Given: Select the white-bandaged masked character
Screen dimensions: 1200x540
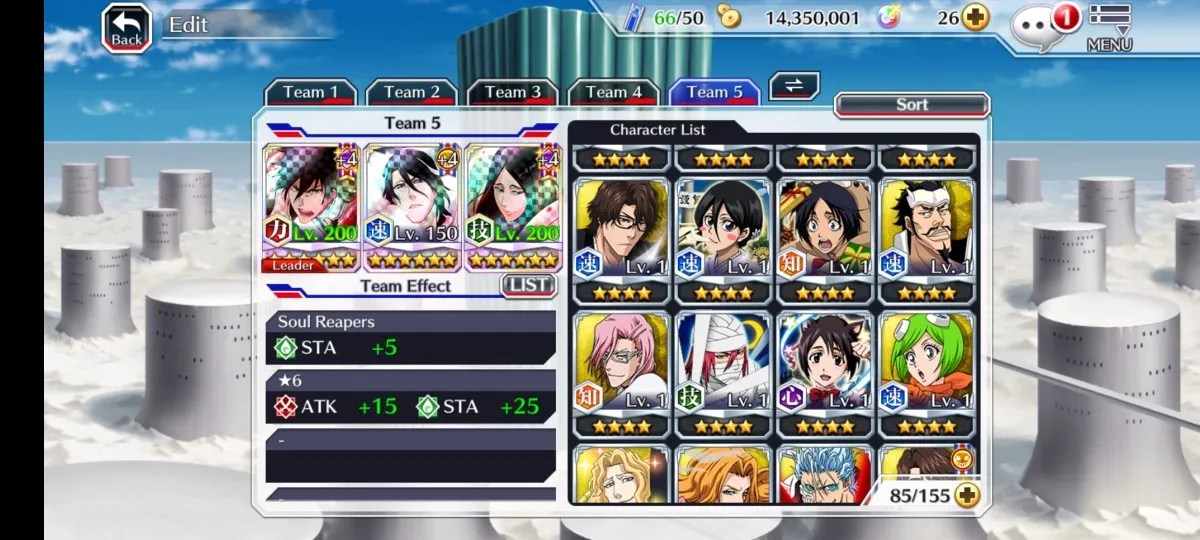Looking at the screenshot, I should click(x=723, y=364).
